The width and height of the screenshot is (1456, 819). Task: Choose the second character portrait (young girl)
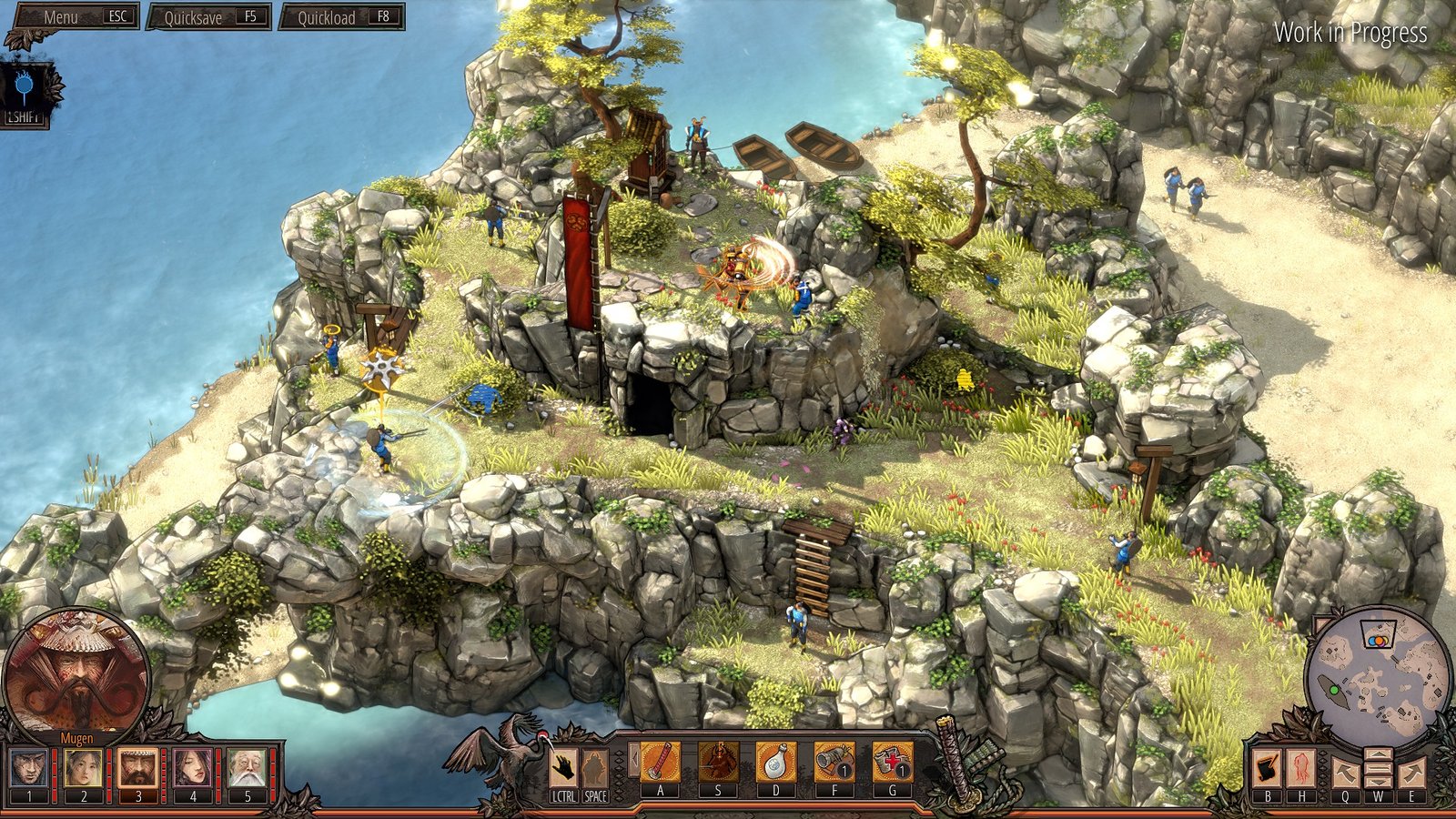tap(84, 768)
